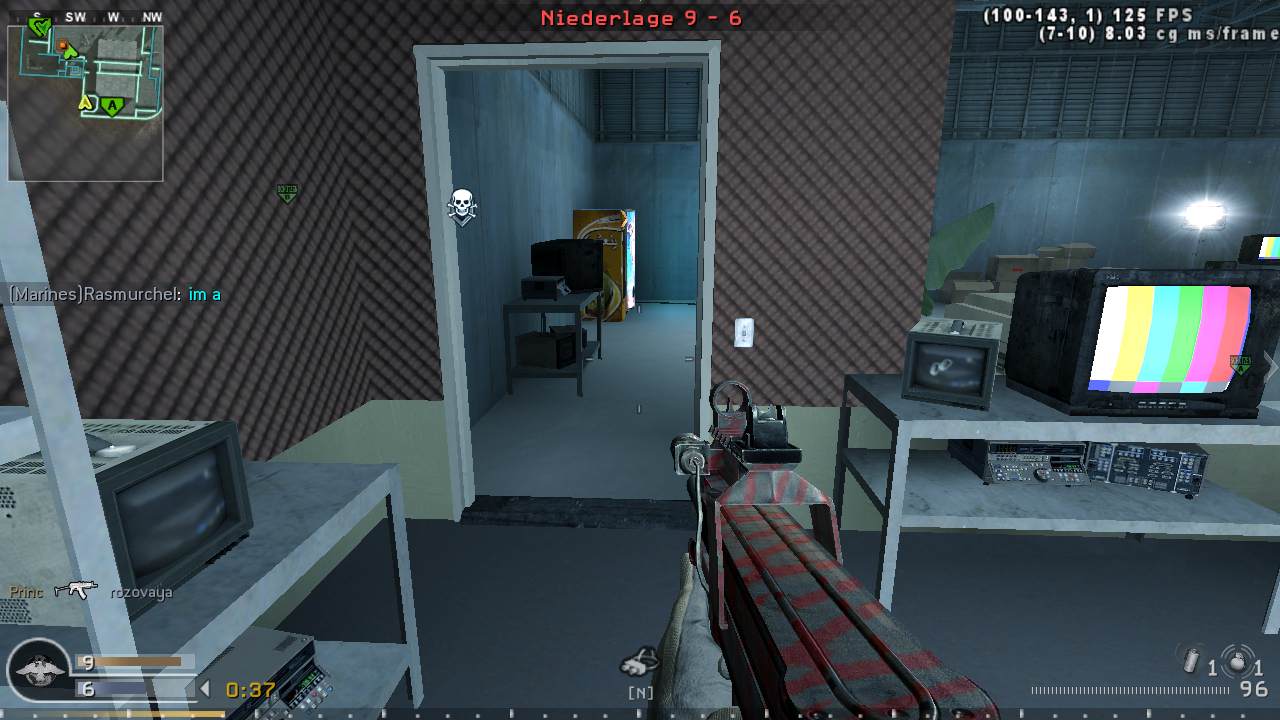This screenshot has width=1280, height=720.
Task: Click the orange enemy dot on the minimap
Action: pyautogui.click(x=63, y=45)
